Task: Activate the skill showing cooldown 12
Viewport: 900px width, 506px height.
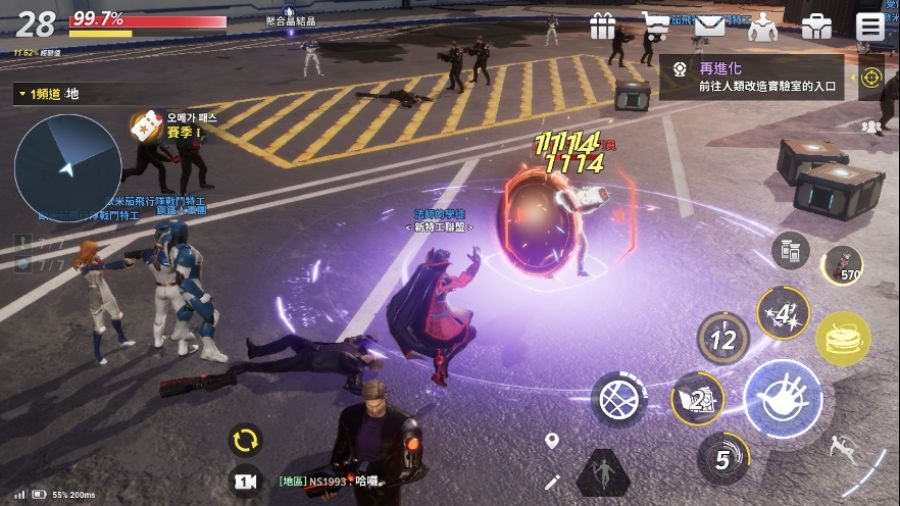Action: pyautogui.click(x=723, y=338)
